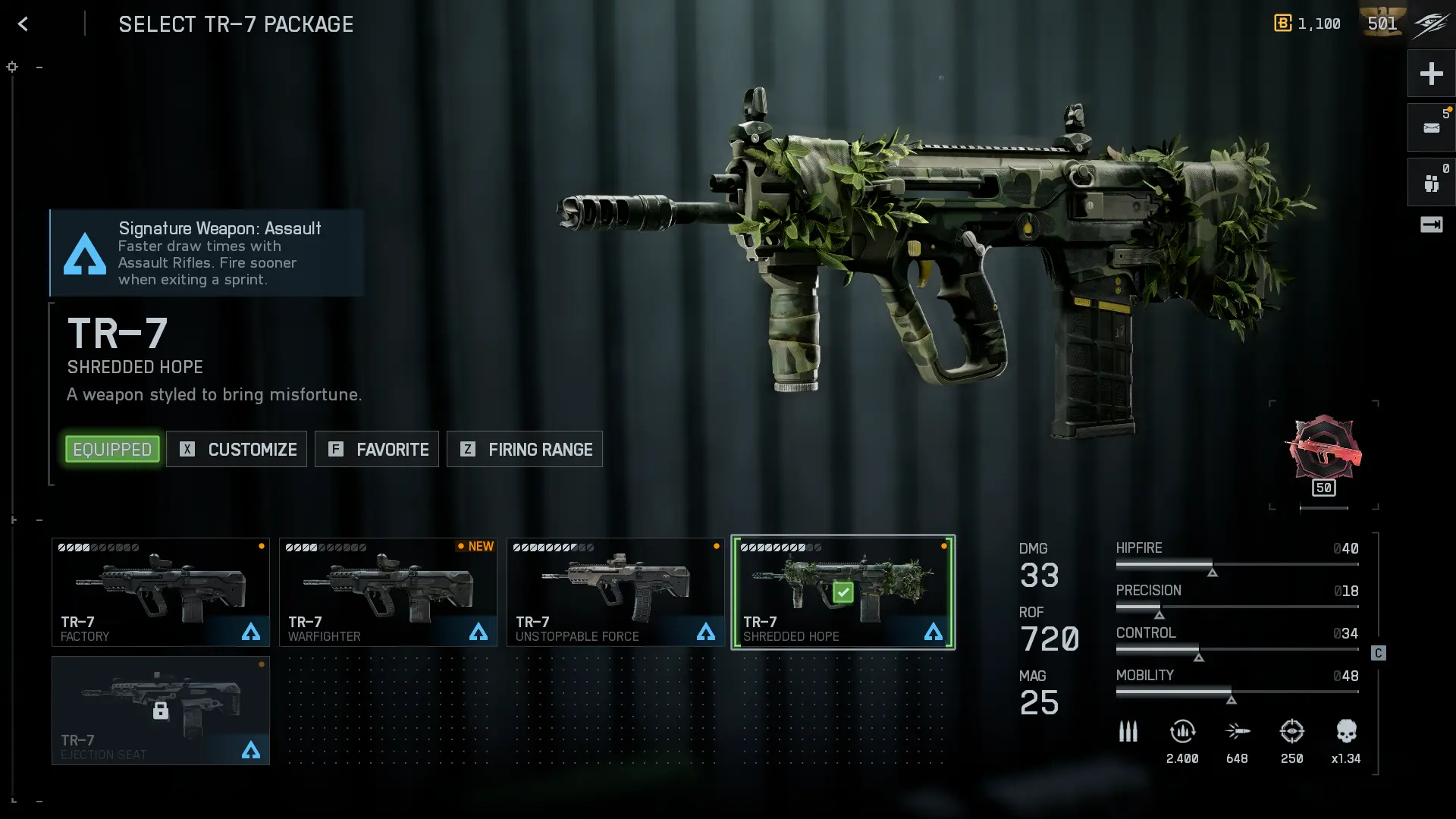
Task: Open the Customize weapon option
Action: [x=237, y=450]
